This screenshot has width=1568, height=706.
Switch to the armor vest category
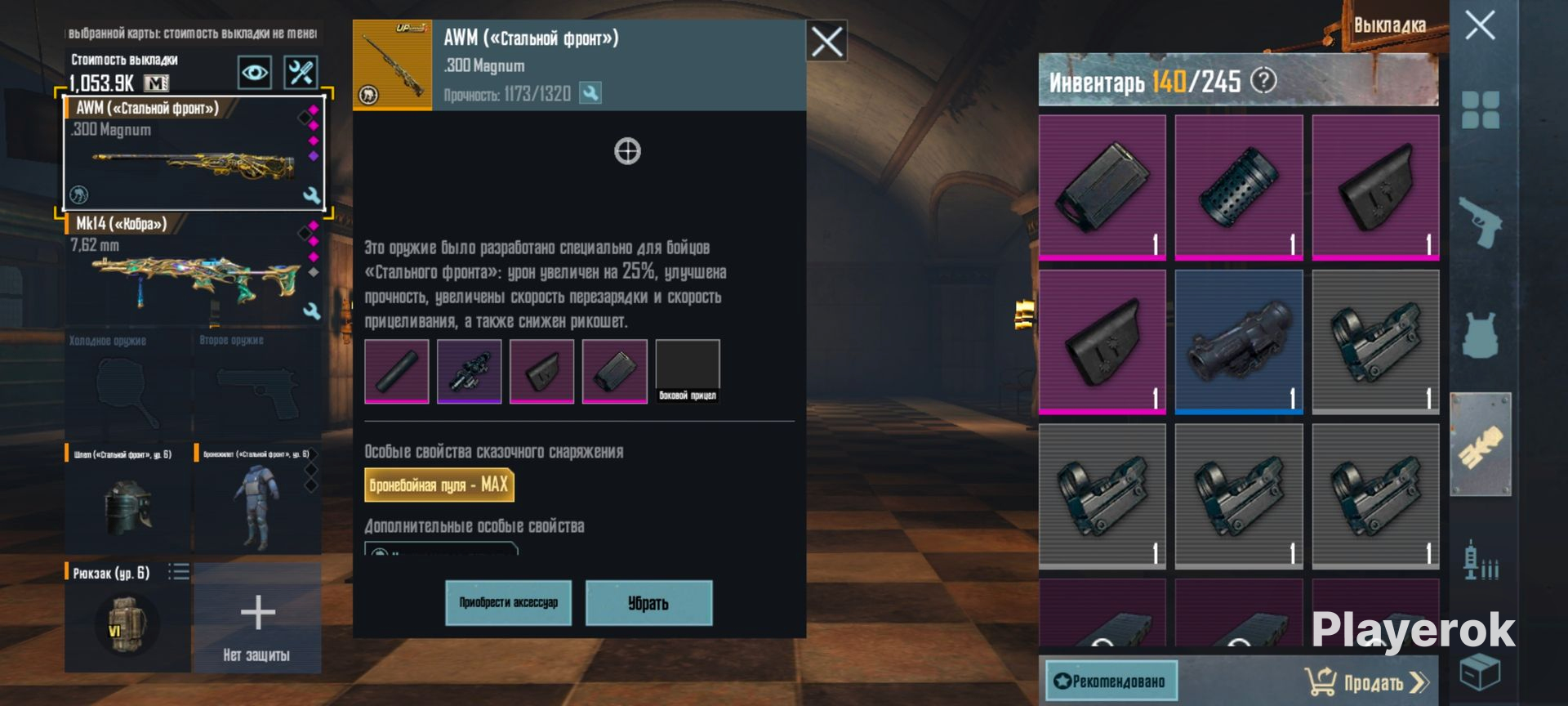tap(1480, 333)
